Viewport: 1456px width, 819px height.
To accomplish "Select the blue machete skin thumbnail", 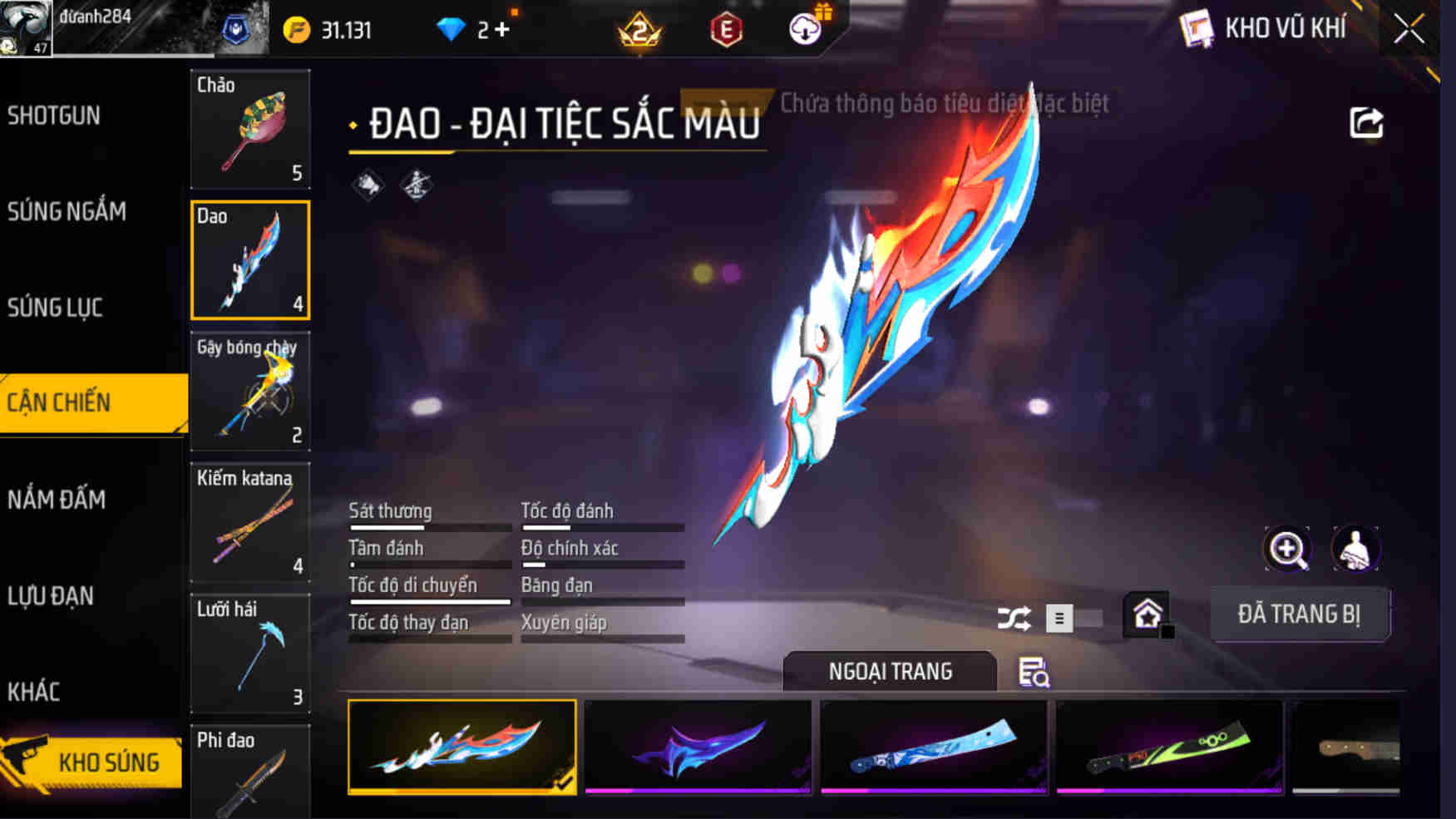I will [x=933, y=747].
